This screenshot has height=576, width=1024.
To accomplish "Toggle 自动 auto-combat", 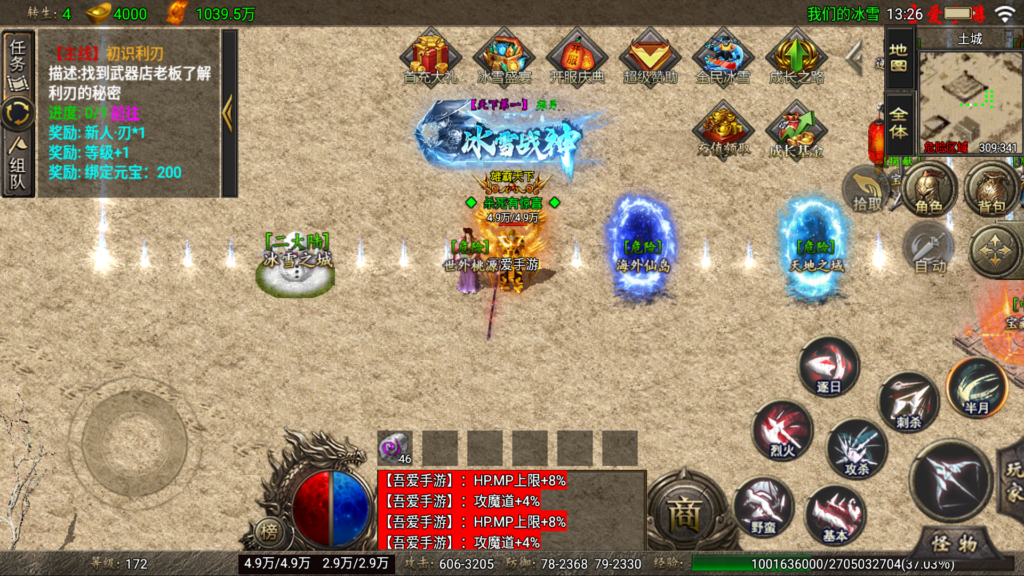I will tap(929, 248).
